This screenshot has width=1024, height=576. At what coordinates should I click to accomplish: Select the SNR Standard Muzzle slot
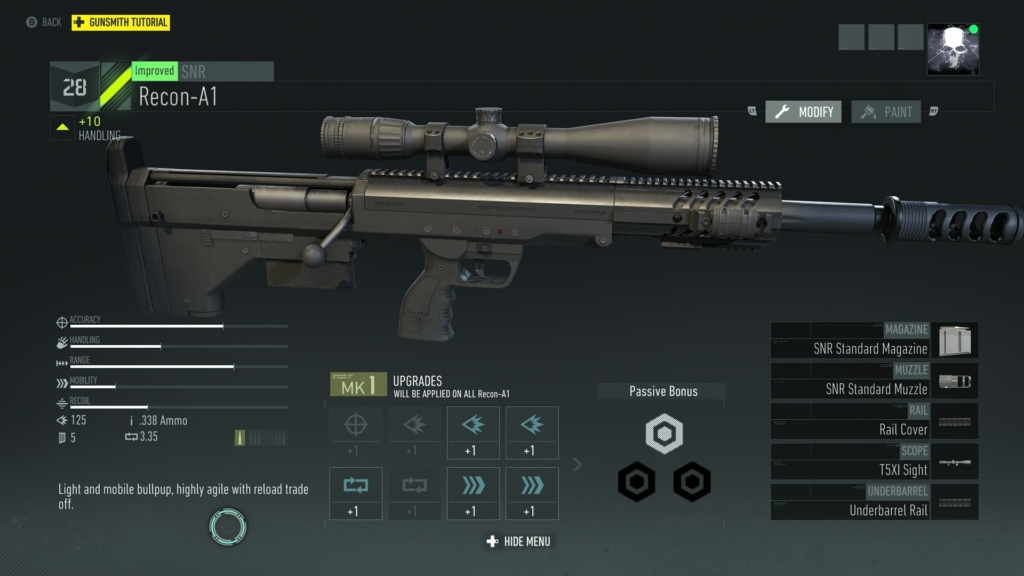875,381
